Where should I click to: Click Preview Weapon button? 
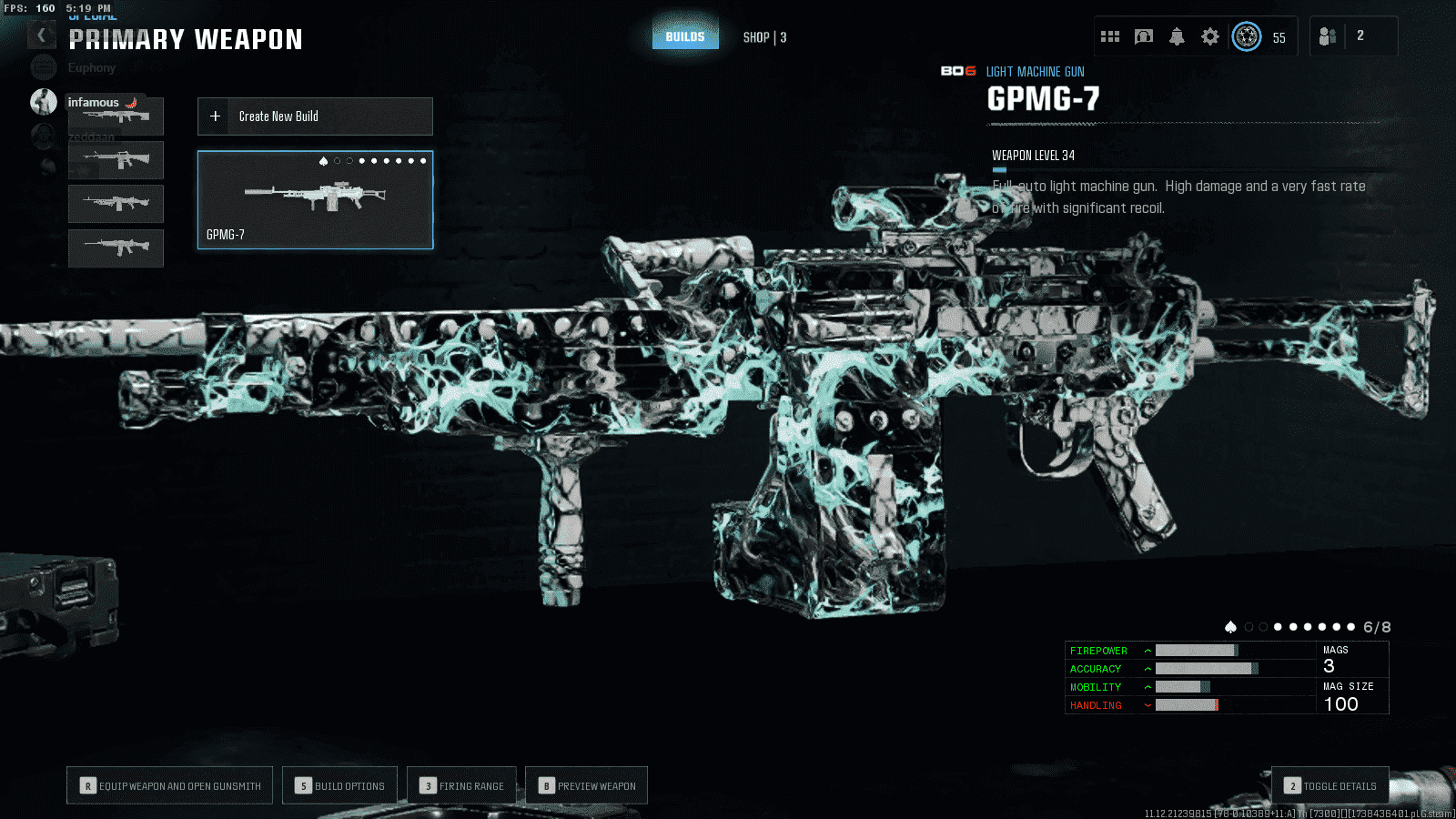click(x=587, y=785)
